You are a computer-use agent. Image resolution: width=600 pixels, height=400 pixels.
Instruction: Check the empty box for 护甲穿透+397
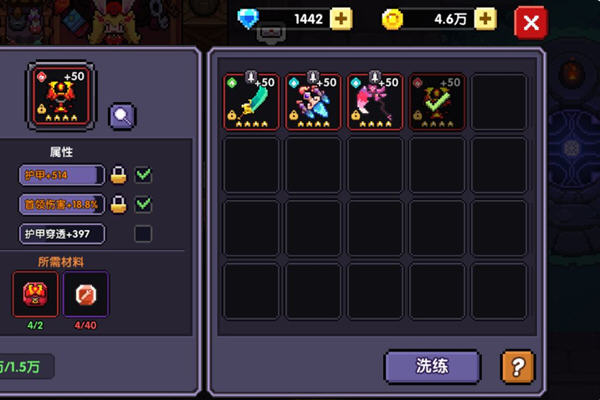point(144,234)
